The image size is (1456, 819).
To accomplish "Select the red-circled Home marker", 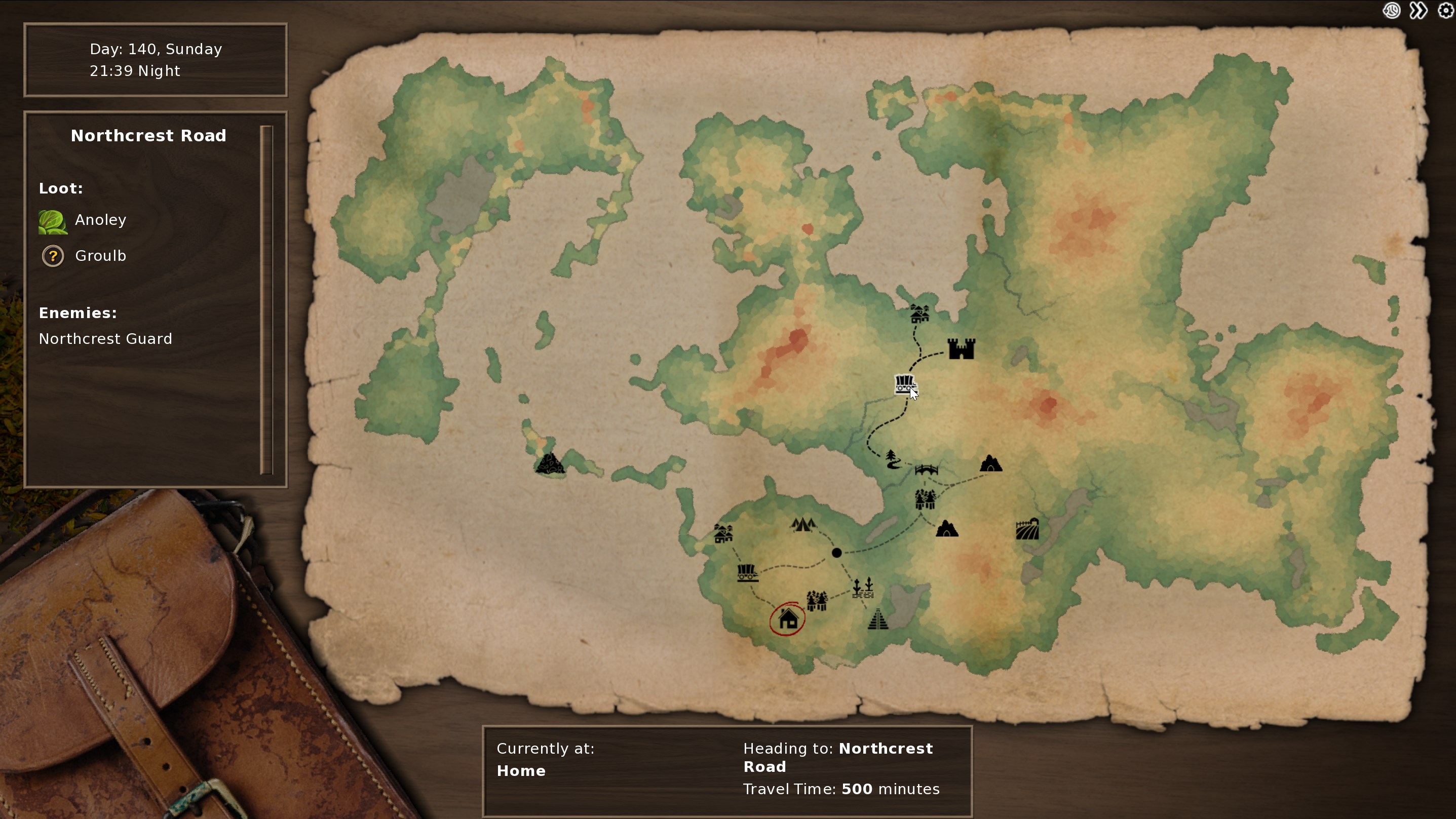I will click(x=788, y=619).
